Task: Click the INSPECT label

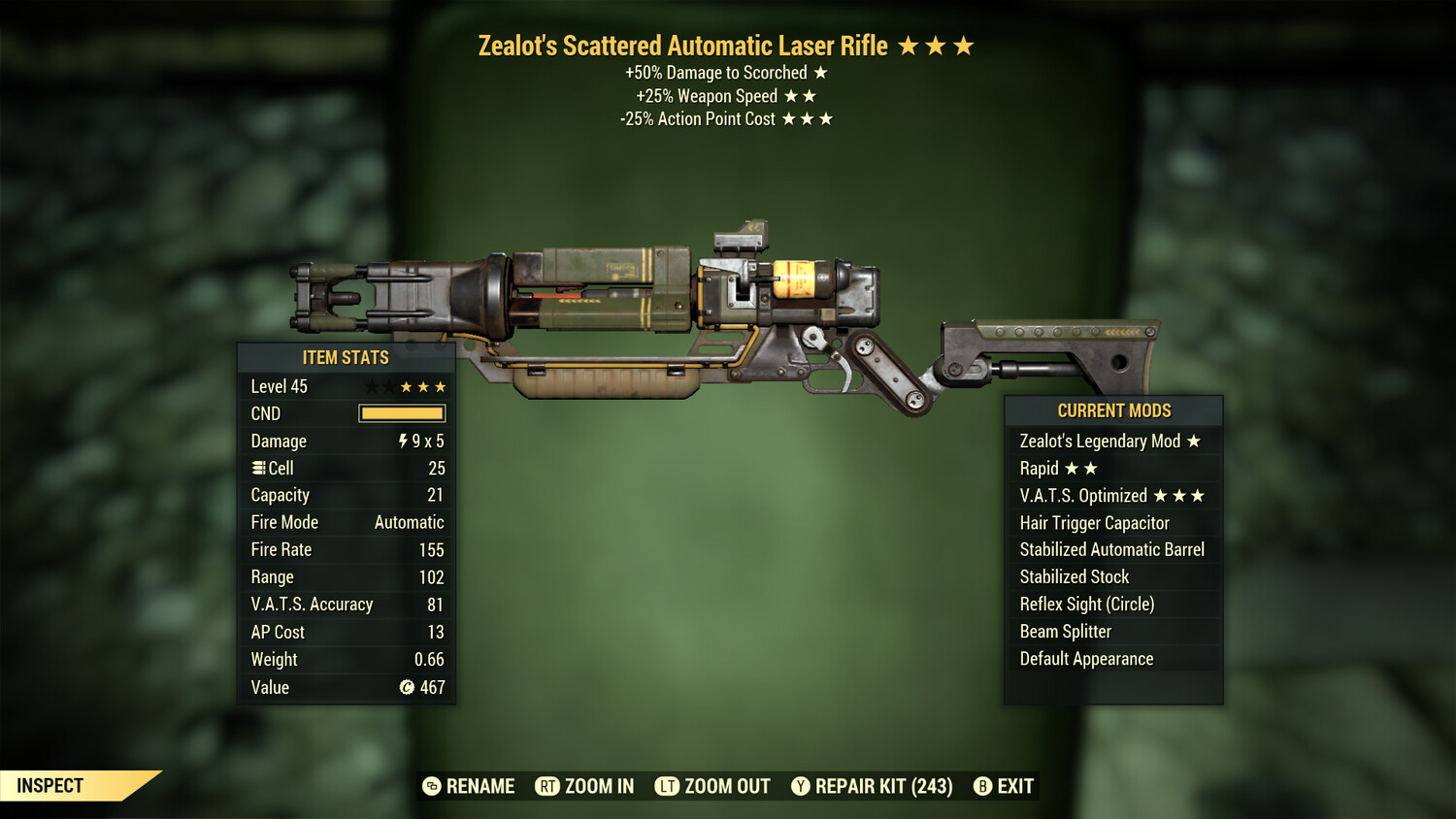Action: tap(50, 785)
